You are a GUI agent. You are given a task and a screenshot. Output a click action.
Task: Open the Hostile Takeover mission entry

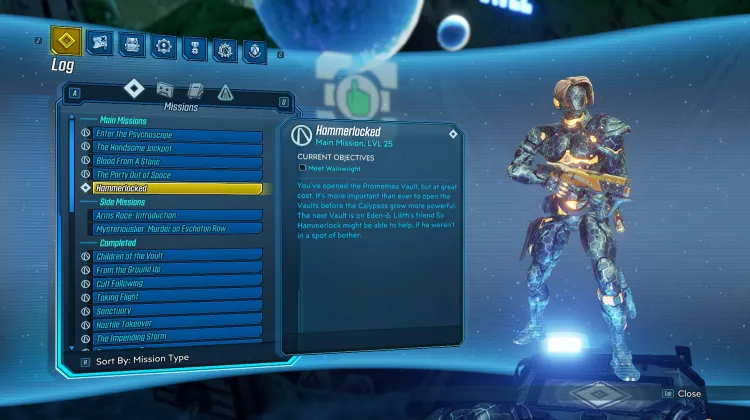177,325
